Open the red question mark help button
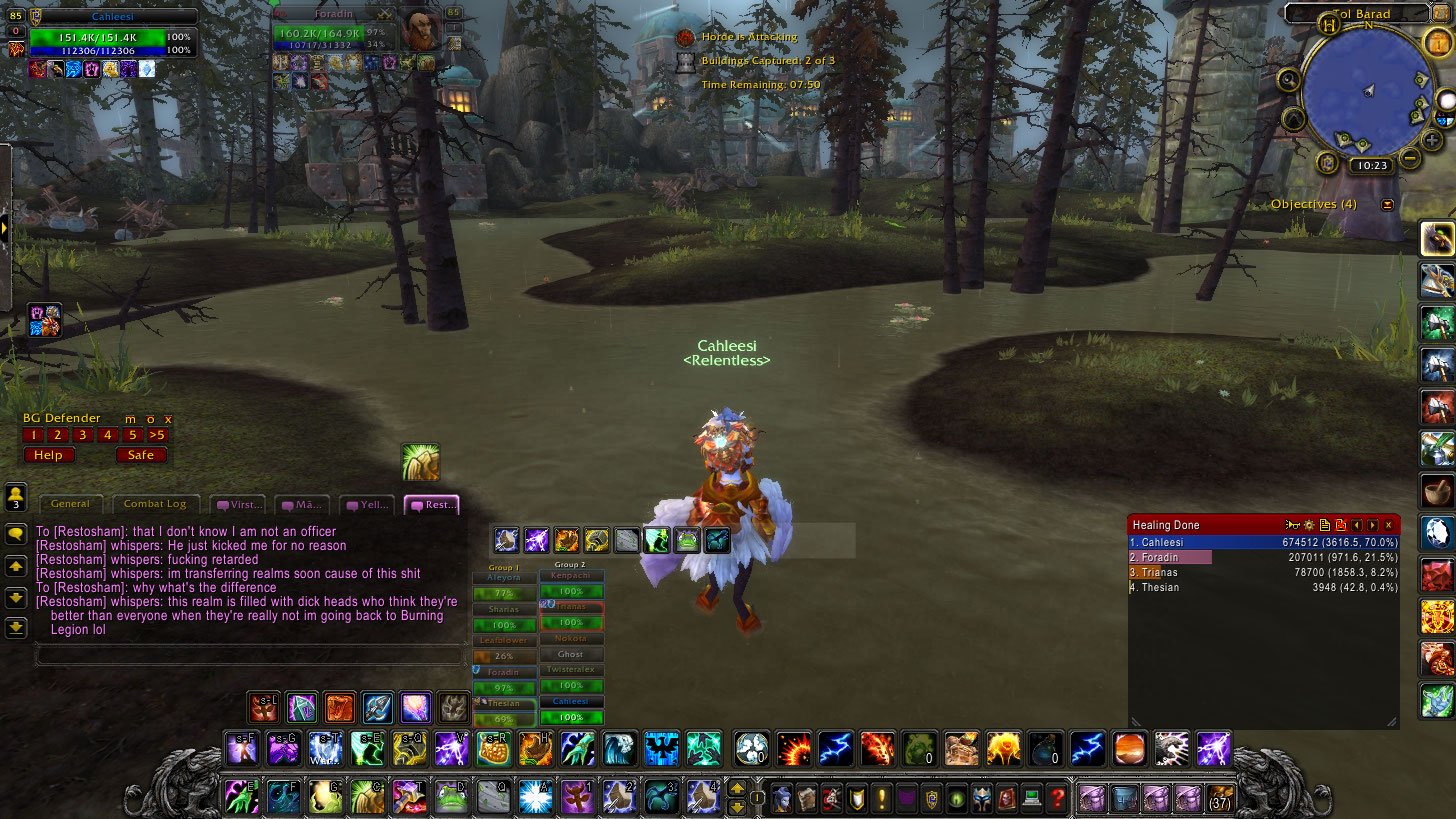 coord(1055,798)
